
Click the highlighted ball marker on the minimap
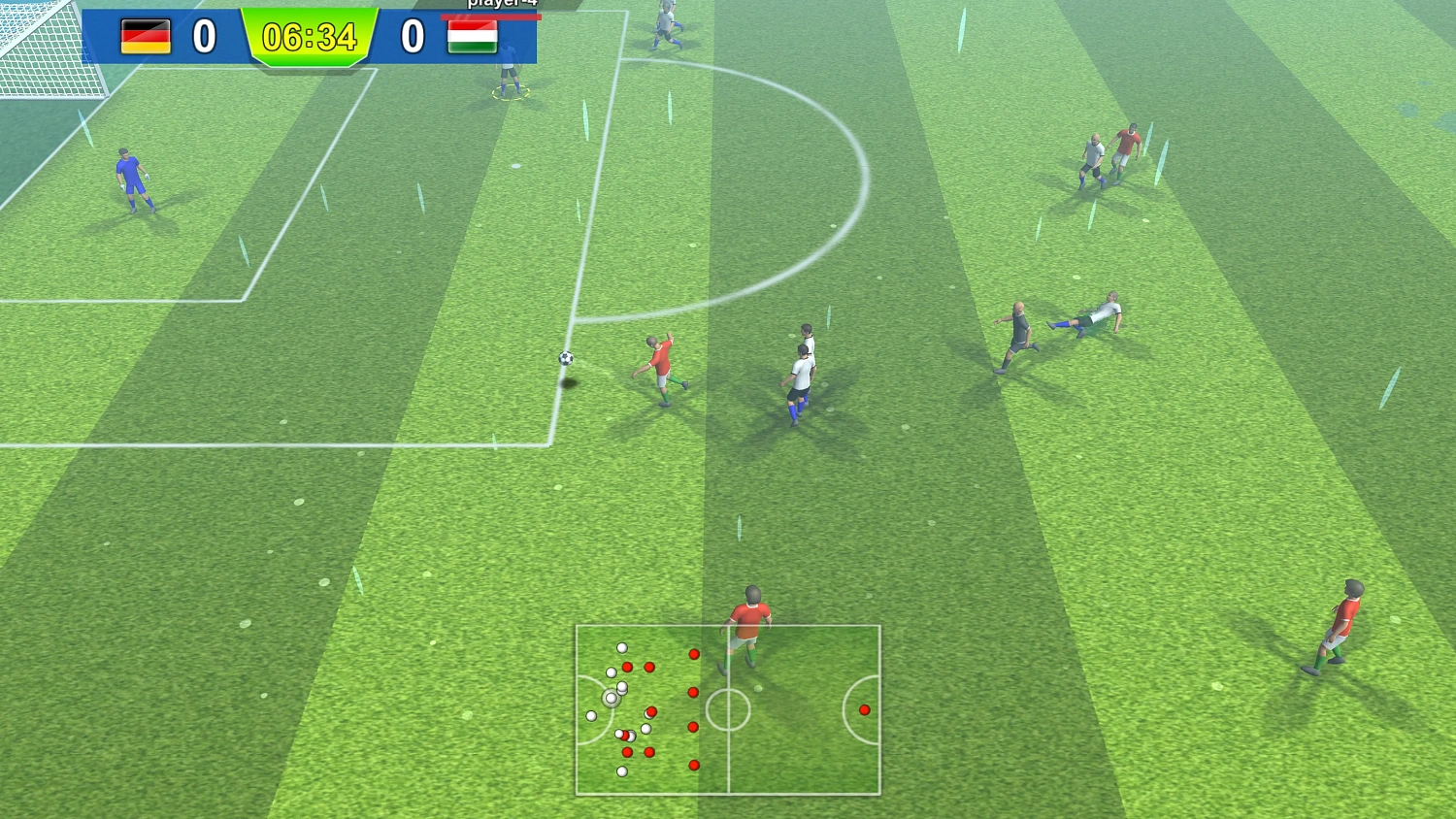click(x=611, y=698)
